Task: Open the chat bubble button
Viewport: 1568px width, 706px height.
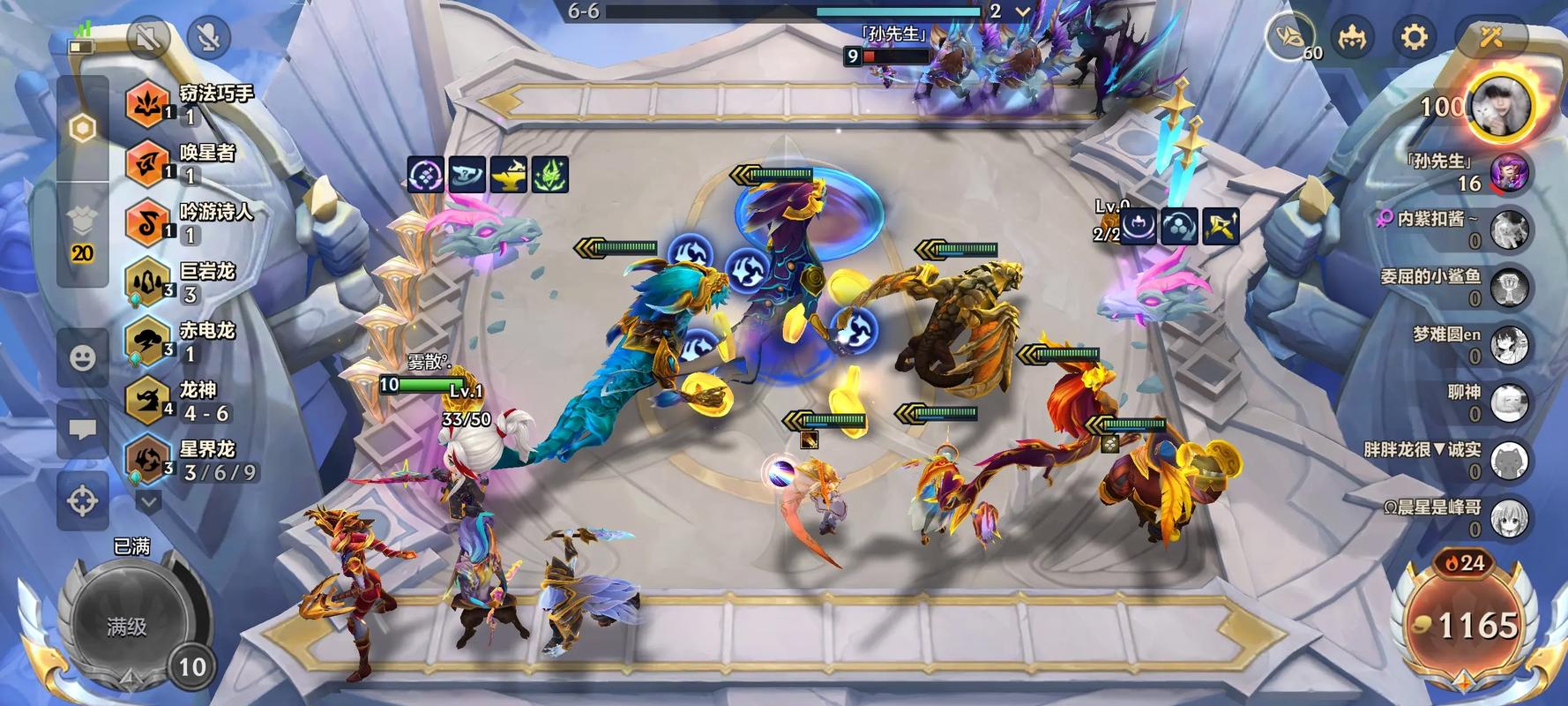Action: point(83,430)
